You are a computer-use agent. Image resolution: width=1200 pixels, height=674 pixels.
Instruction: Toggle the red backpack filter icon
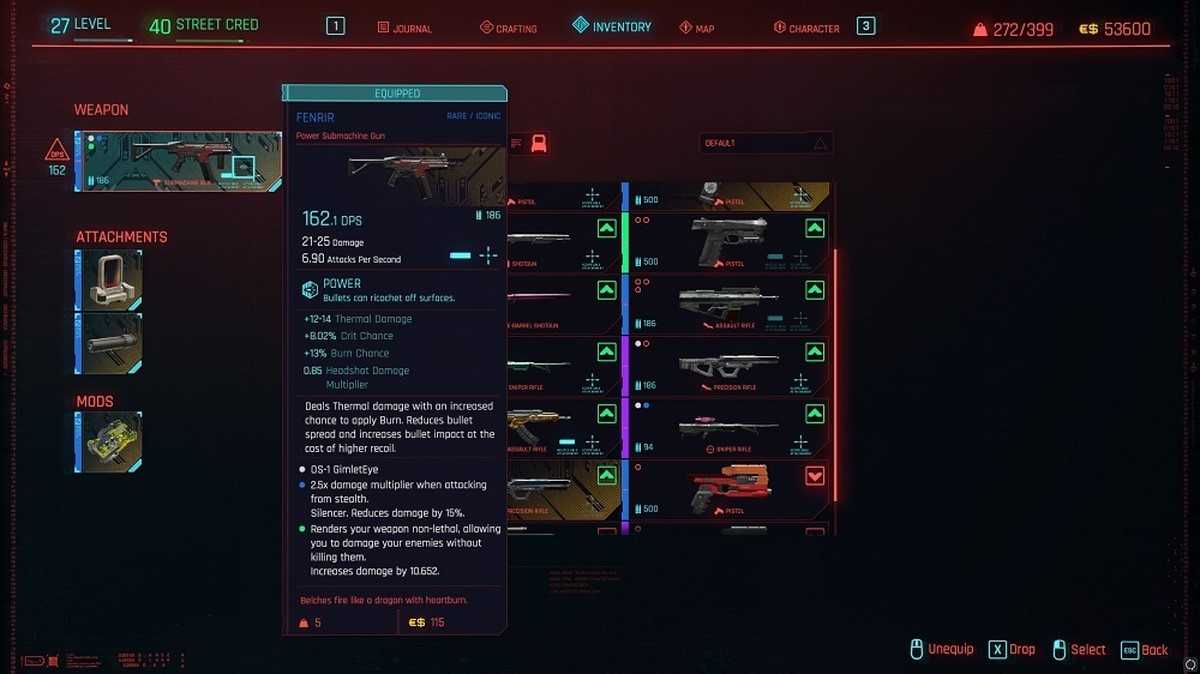[x=539, y=143]
